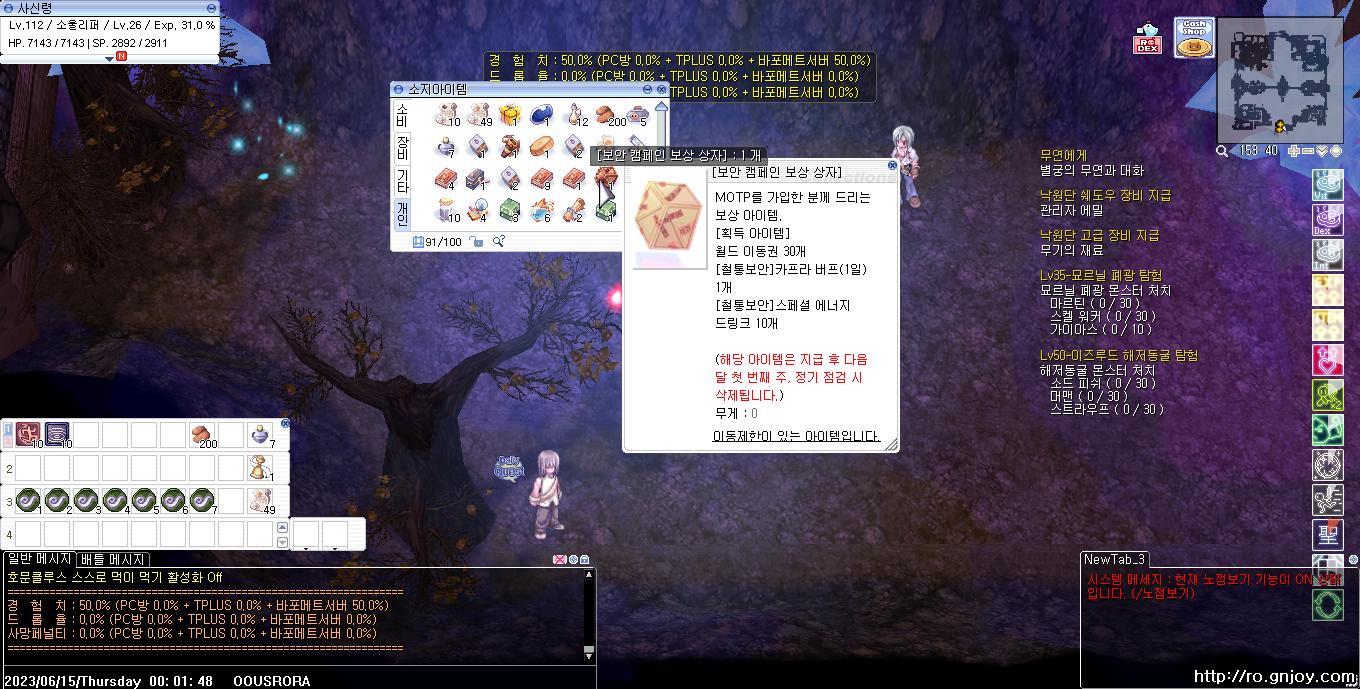Open the 기타 misc inventory tab
The width and height of the screenshot is (1360, 689).
402,181
